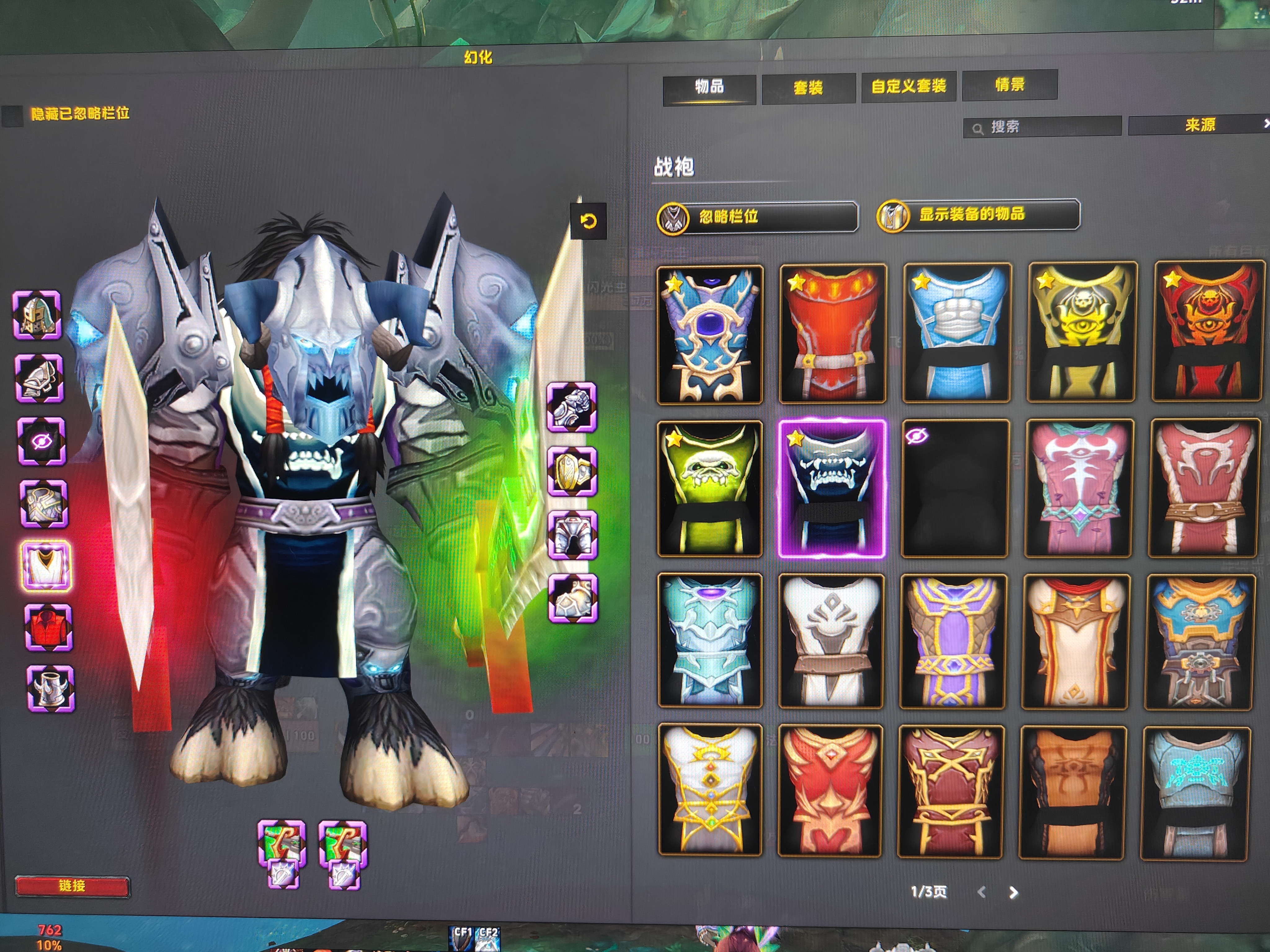Select the 自定义套装 tab

908,87
